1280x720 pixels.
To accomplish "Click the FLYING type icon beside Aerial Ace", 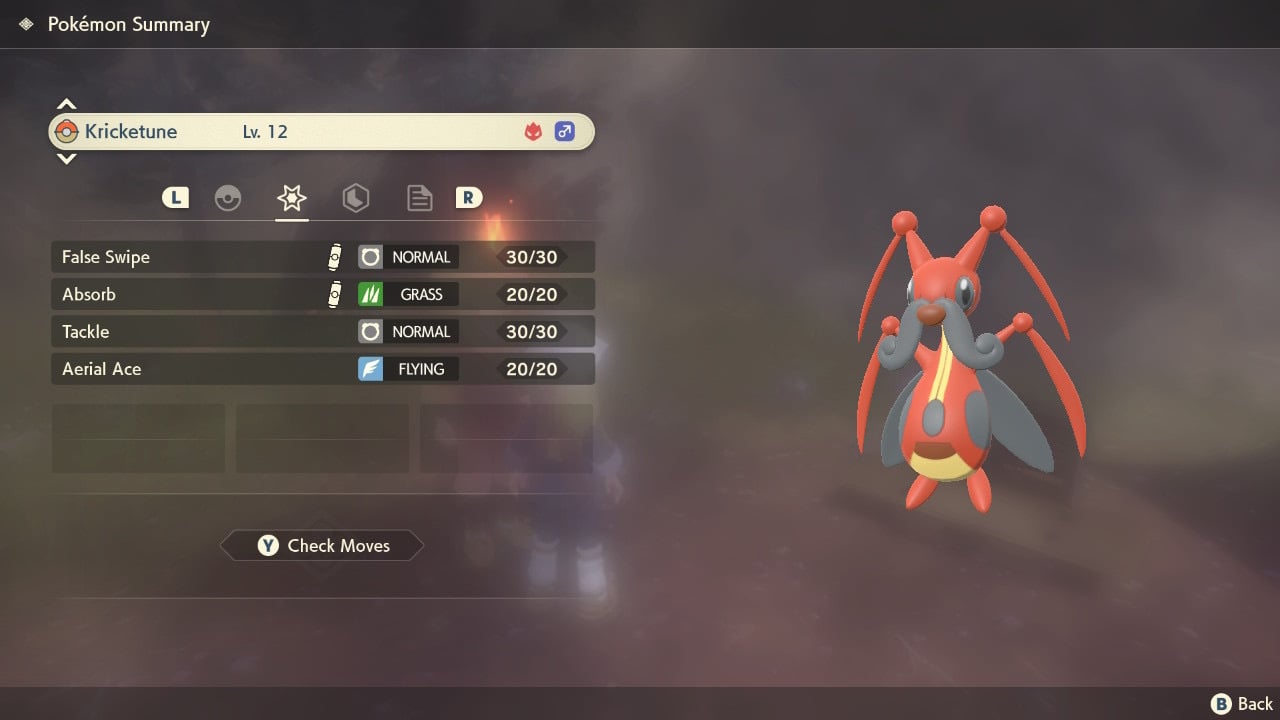I will [370, 368].
